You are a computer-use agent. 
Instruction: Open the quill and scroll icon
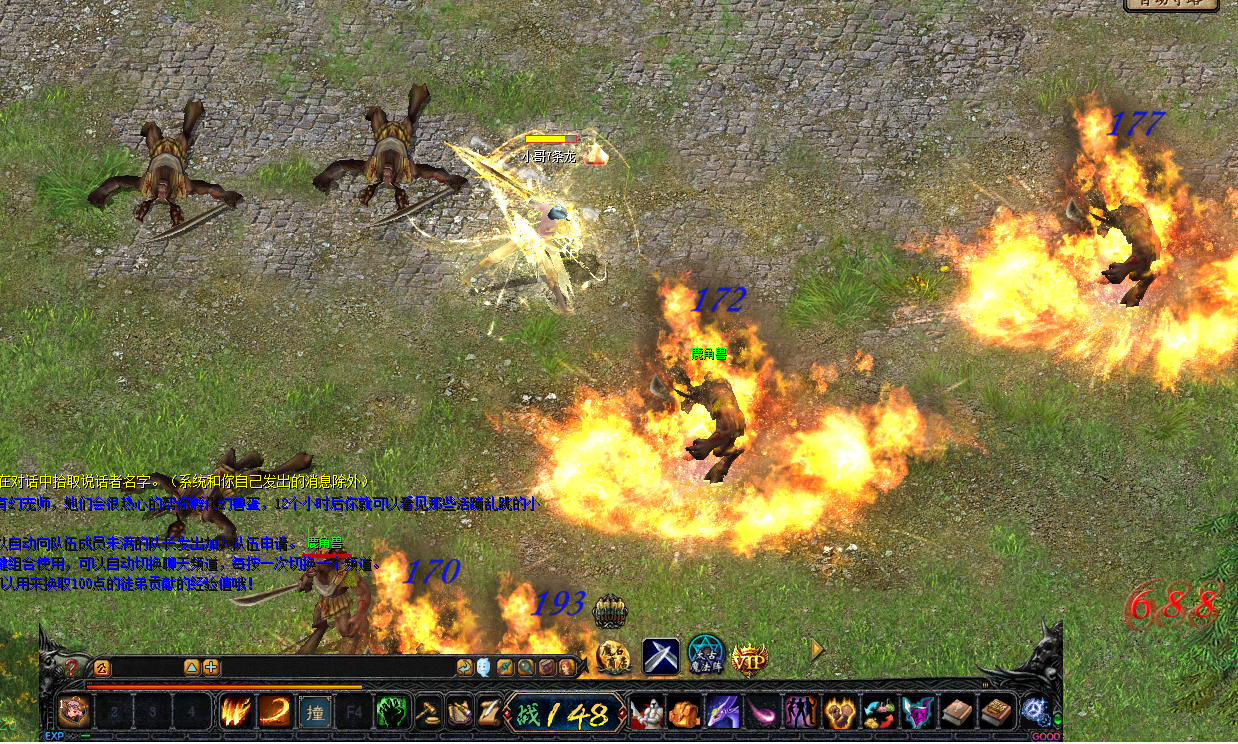point(460,712)
